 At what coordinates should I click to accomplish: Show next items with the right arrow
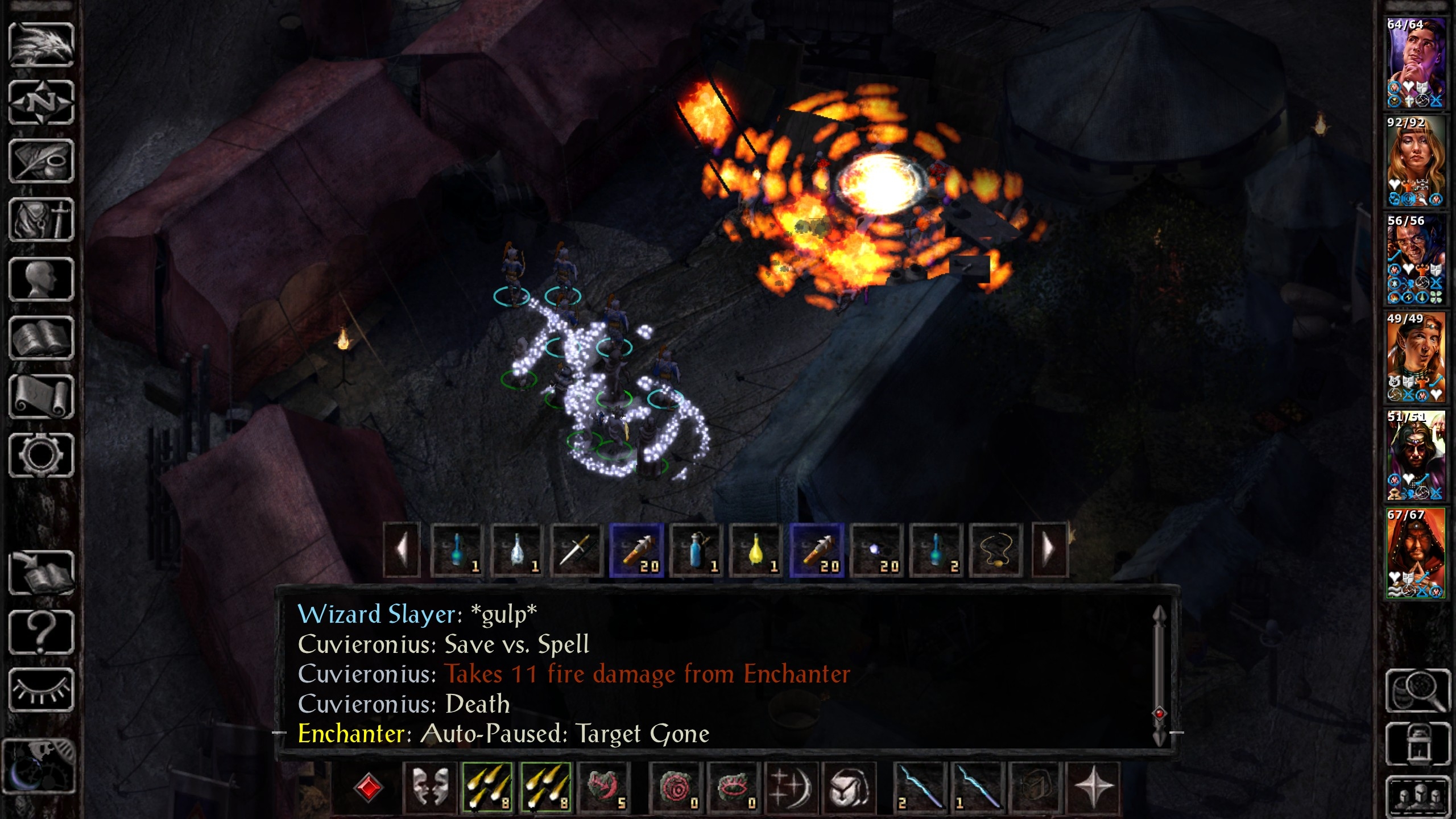tap(1049, 550)
